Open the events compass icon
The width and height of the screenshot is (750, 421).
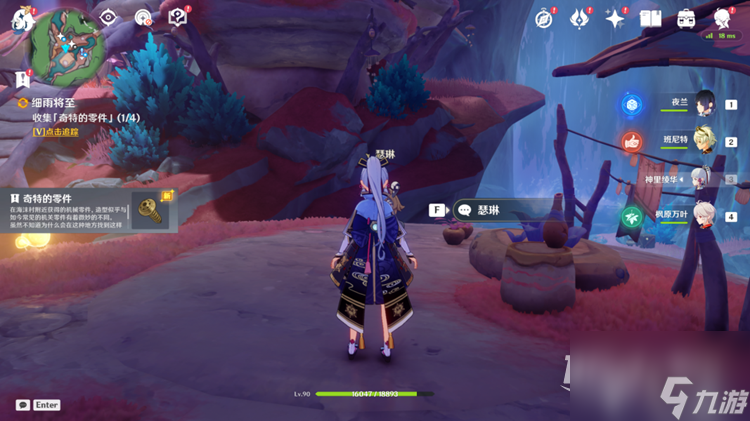544,18
